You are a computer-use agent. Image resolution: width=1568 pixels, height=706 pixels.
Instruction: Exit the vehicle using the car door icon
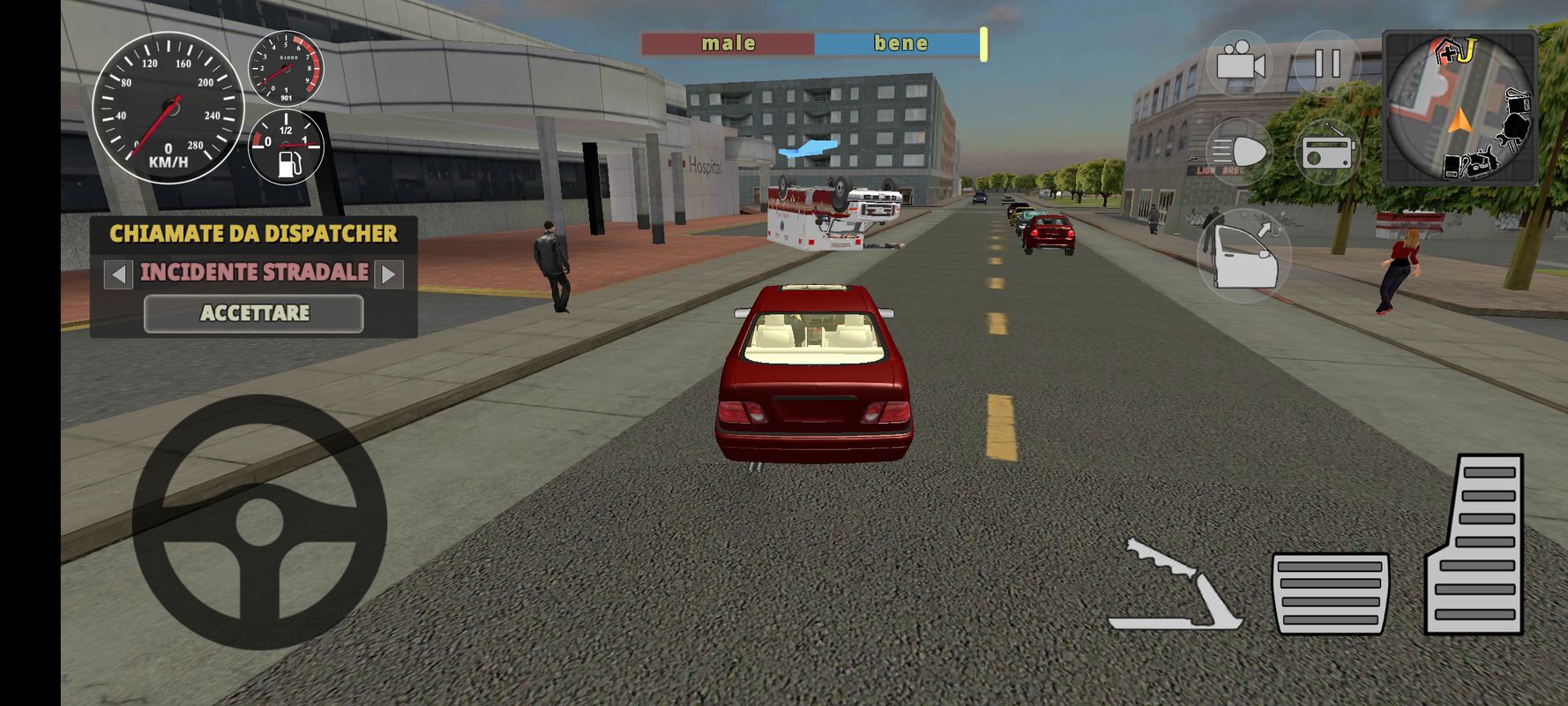click(x=1243, y=256)
